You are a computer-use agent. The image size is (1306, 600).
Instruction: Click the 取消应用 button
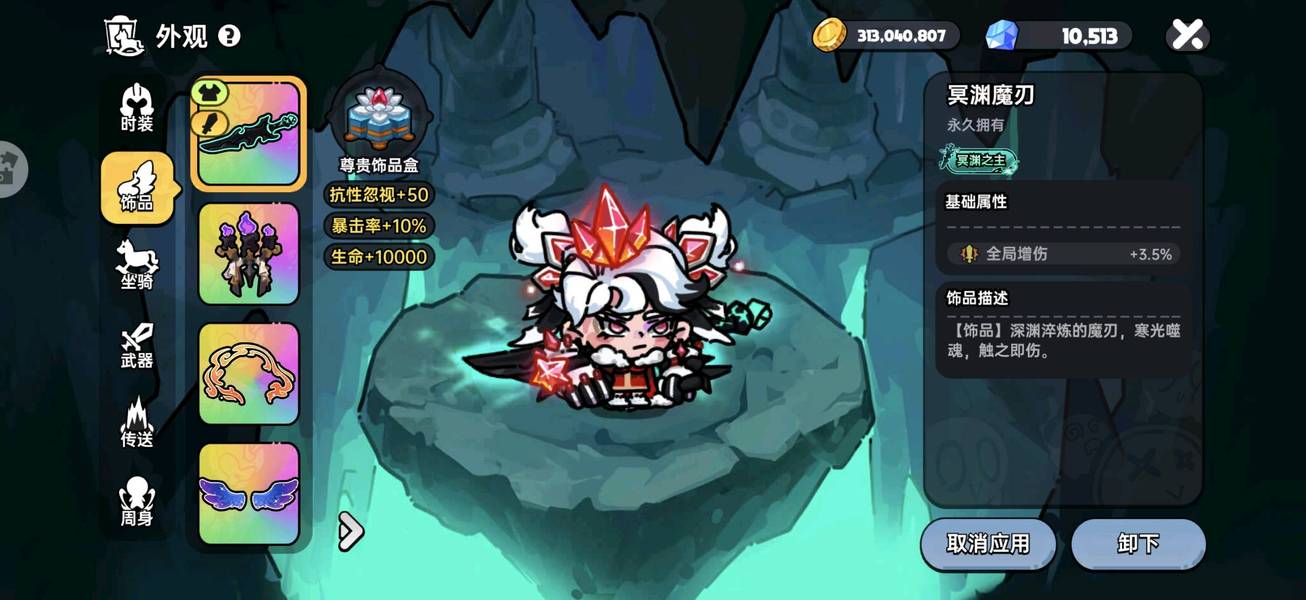[x=988, y=544]
